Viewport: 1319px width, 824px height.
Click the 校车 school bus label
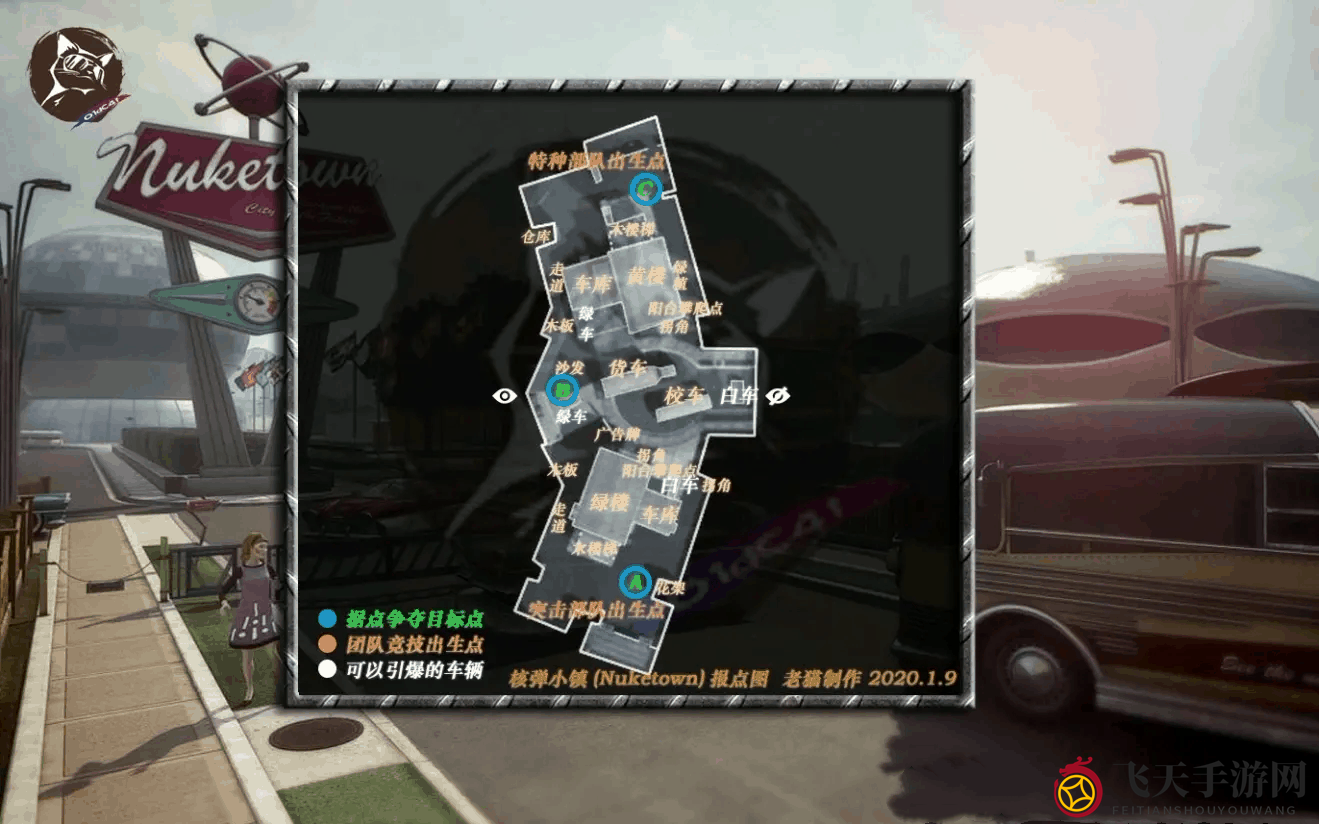point(685,396)
